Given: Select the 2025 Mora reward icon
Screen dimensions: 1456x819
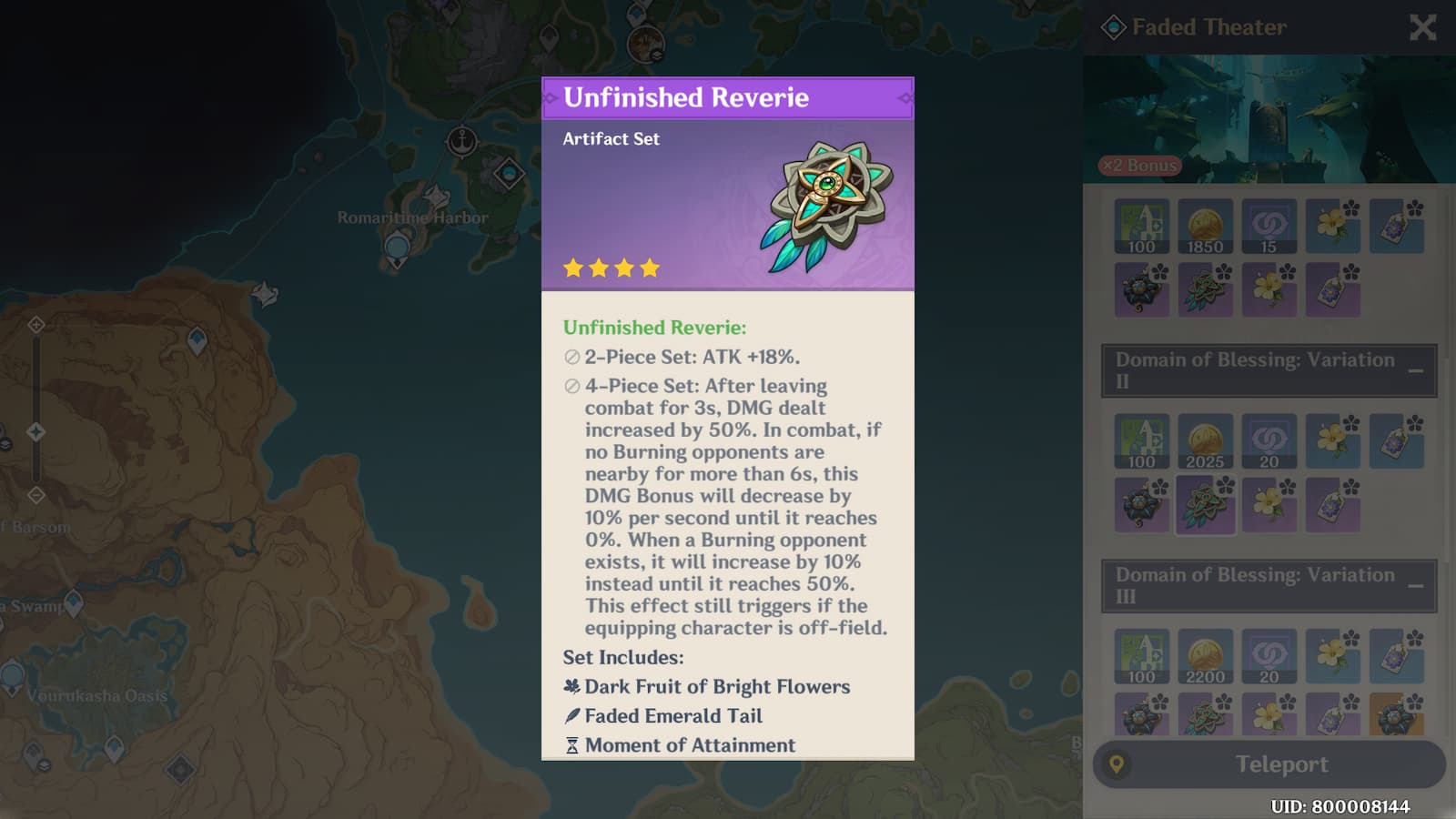Looking at the screenshot, I should pyautogui.click(x=1205, y=441).
